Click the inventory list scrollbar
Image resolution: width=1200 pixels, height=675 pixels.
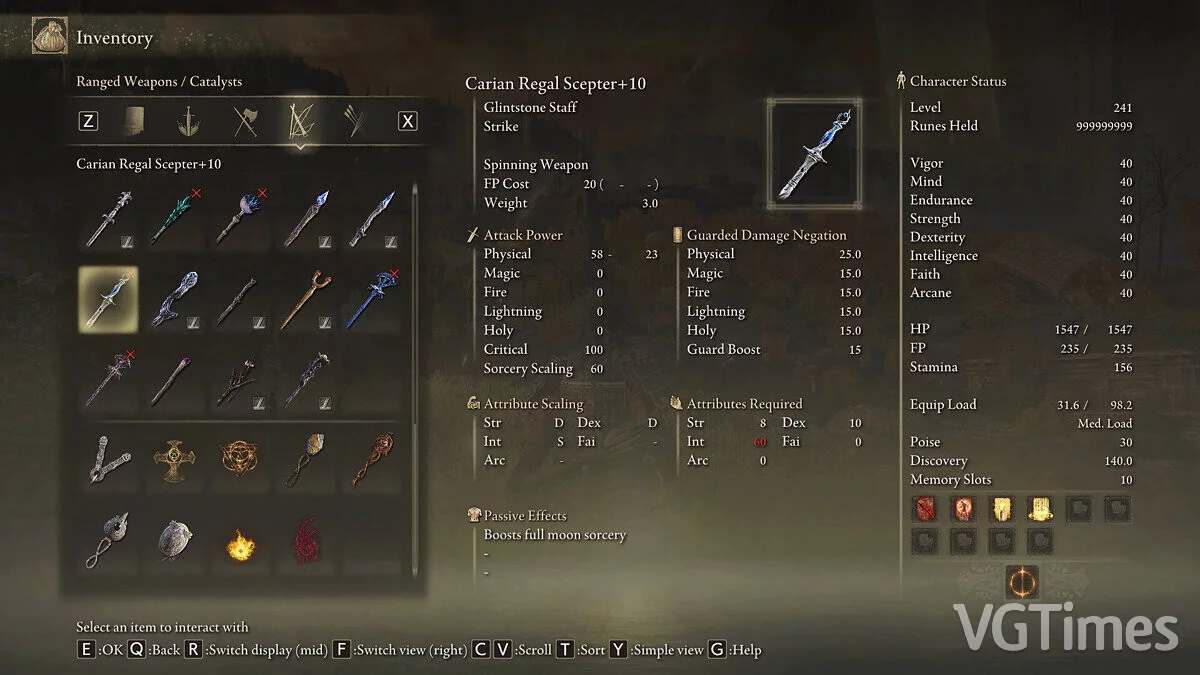tap(416, 300)
